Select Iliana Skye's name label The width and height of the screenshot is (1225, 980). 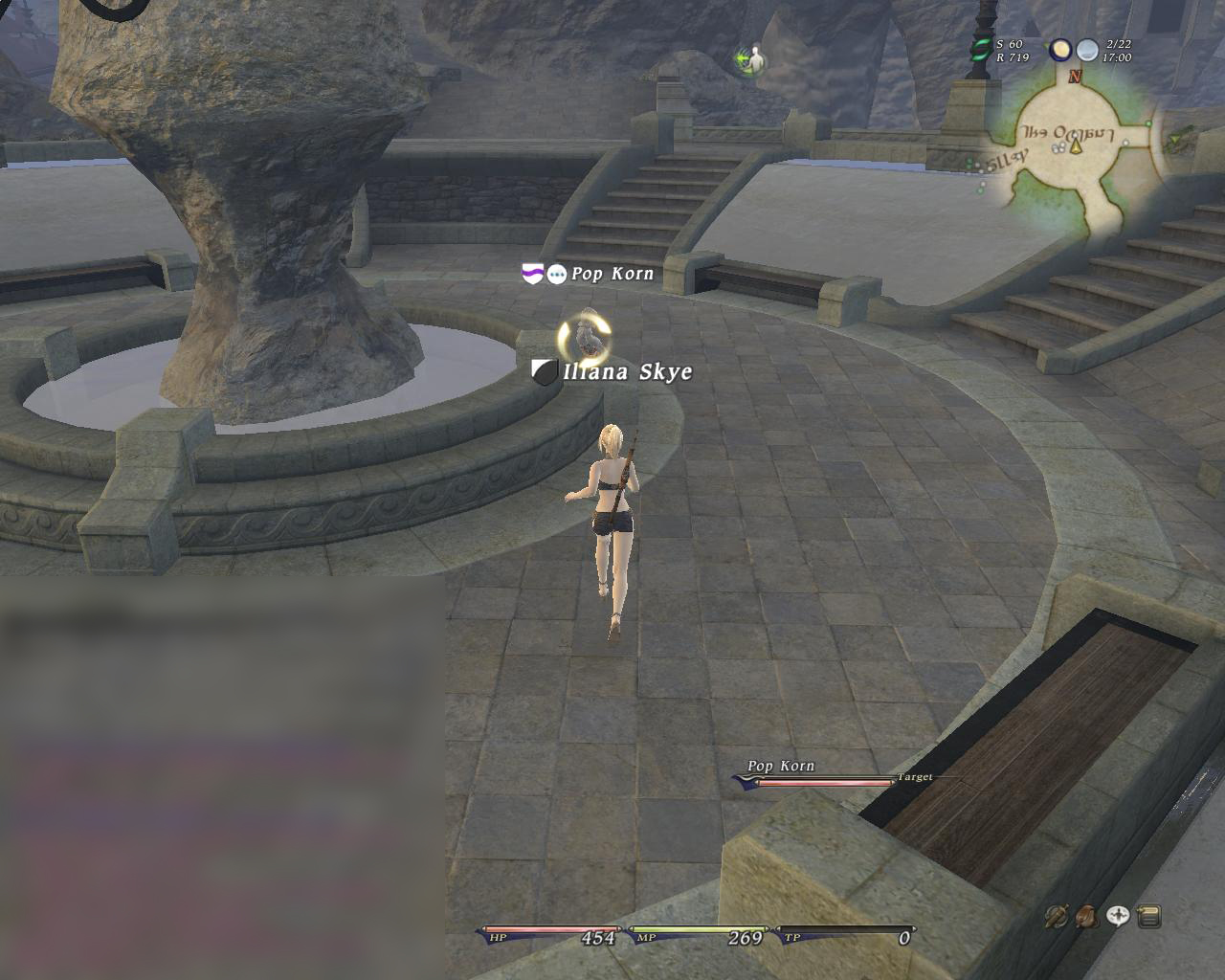pos(627,371)
